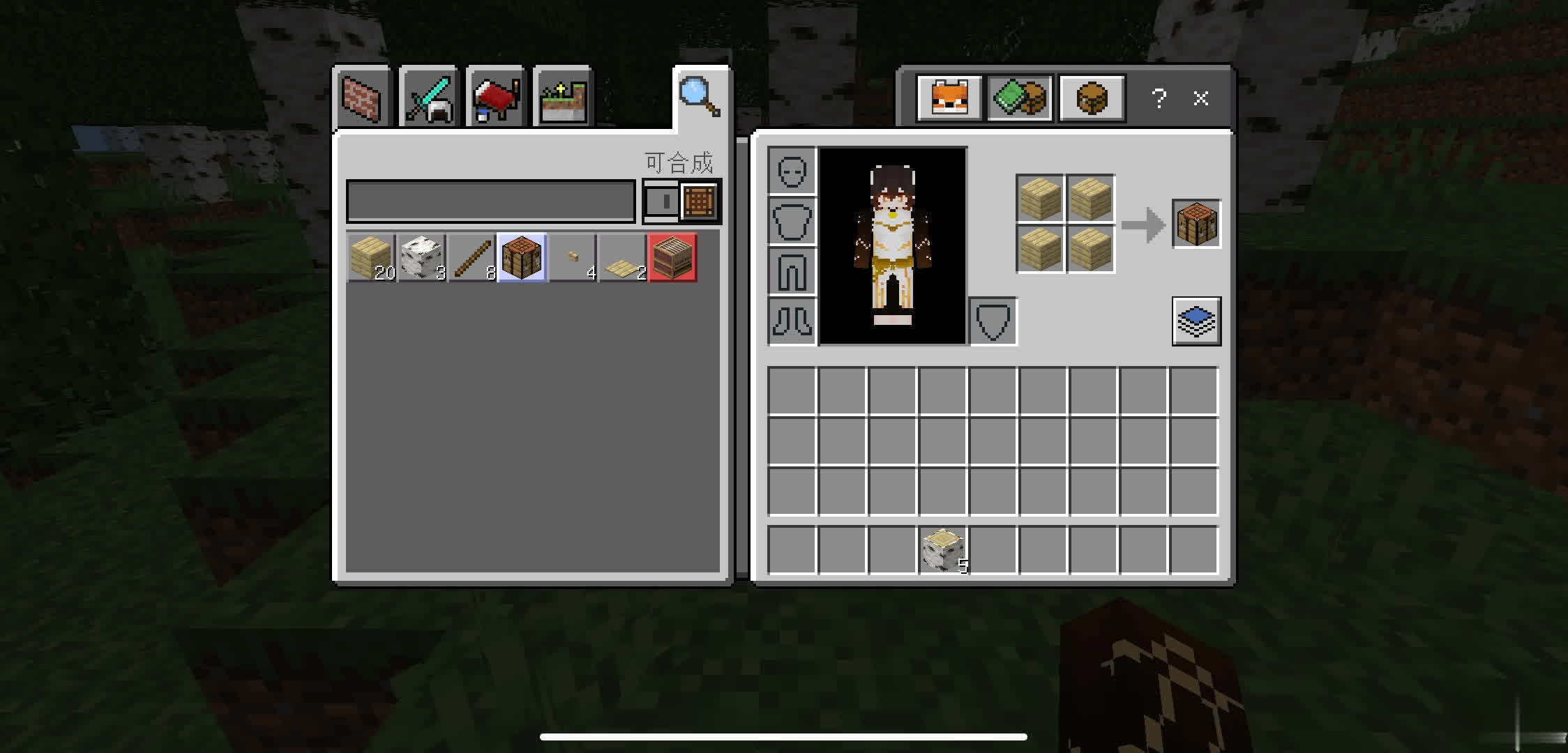Take the crafting table from the output slot
This screenshot has width=1568, height=753.
[1196, 224]
